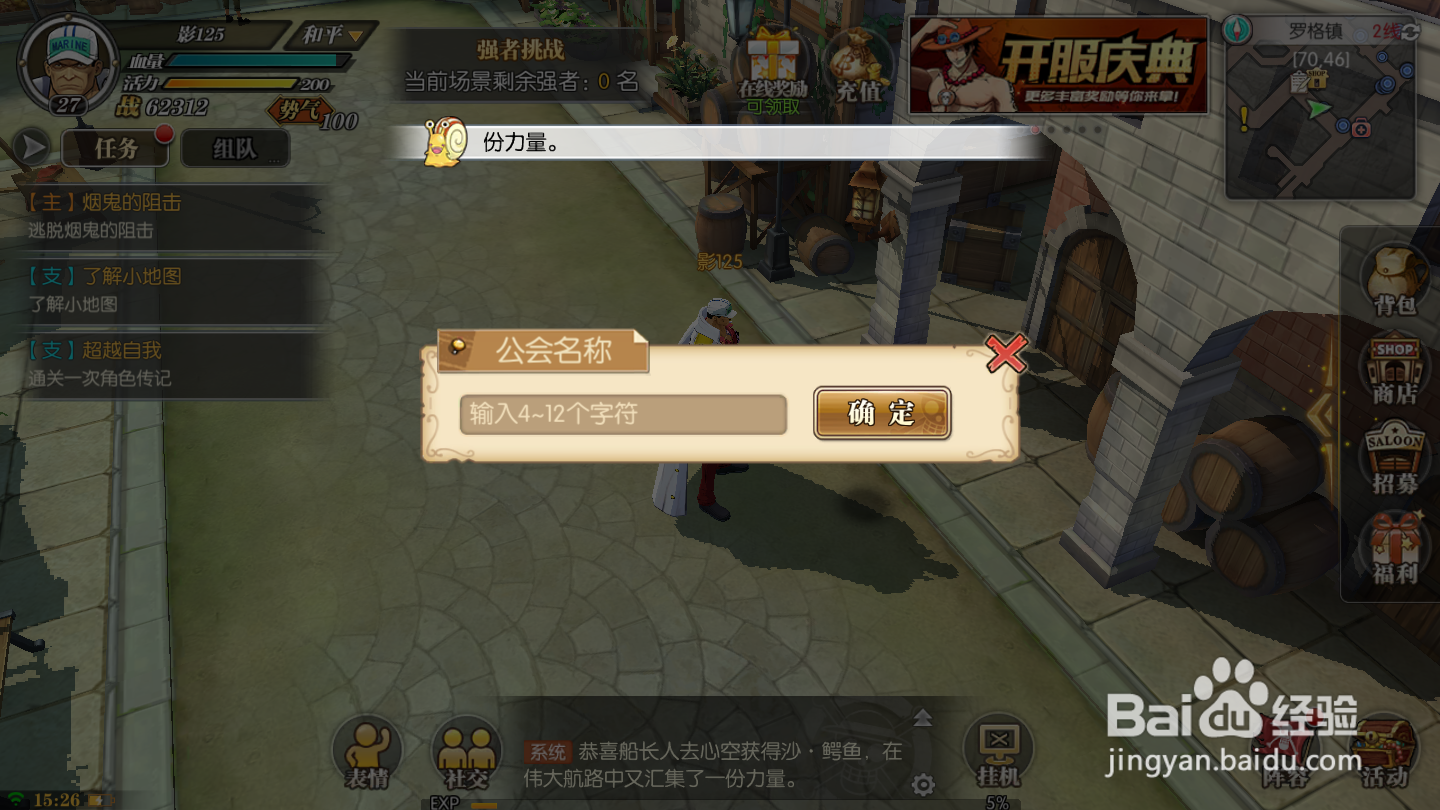1440x810 pixels.
Task: Confirm guild name with 确定 button
Action: pyautogui.click(x=881, y=413)
